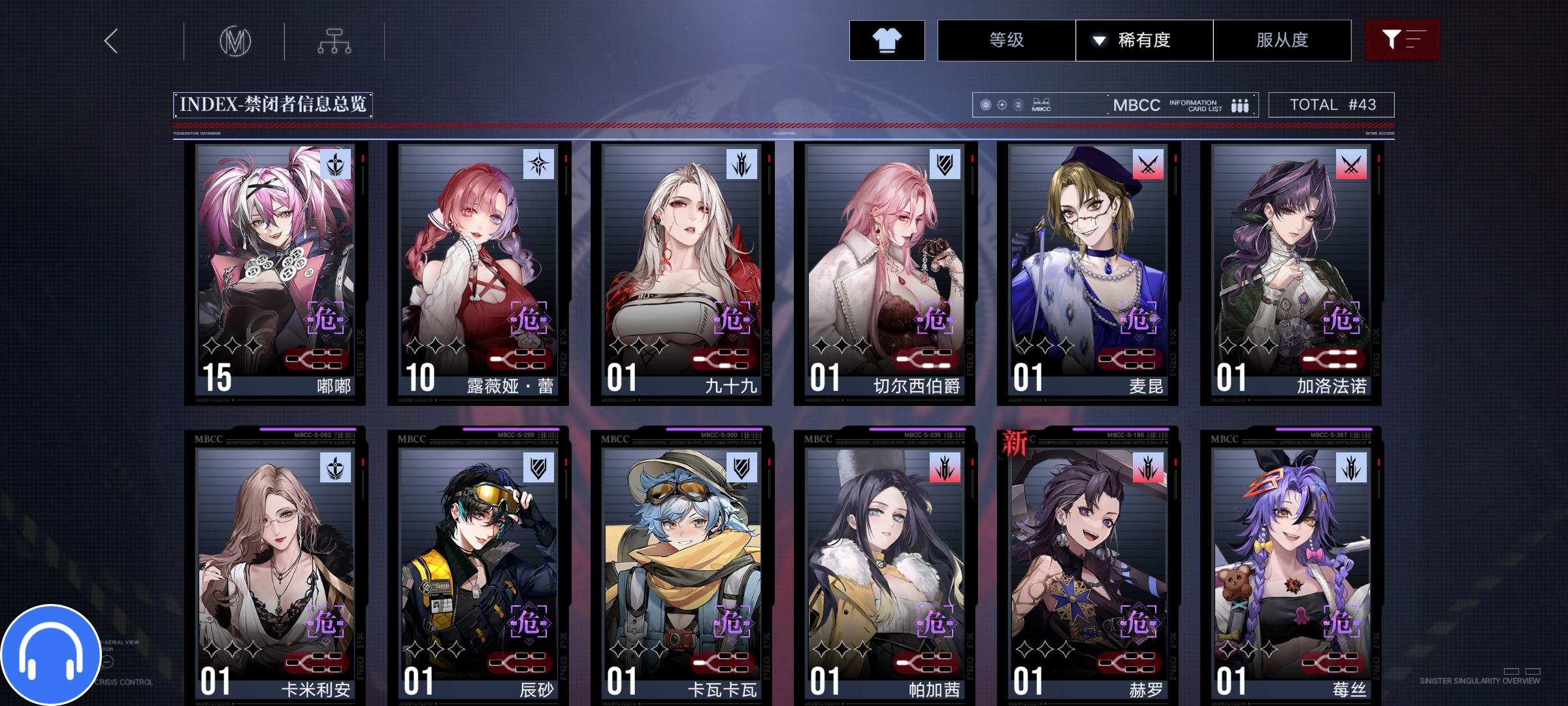
Task: Open 加洛法诺's character card
Action: click(1290, 275)
